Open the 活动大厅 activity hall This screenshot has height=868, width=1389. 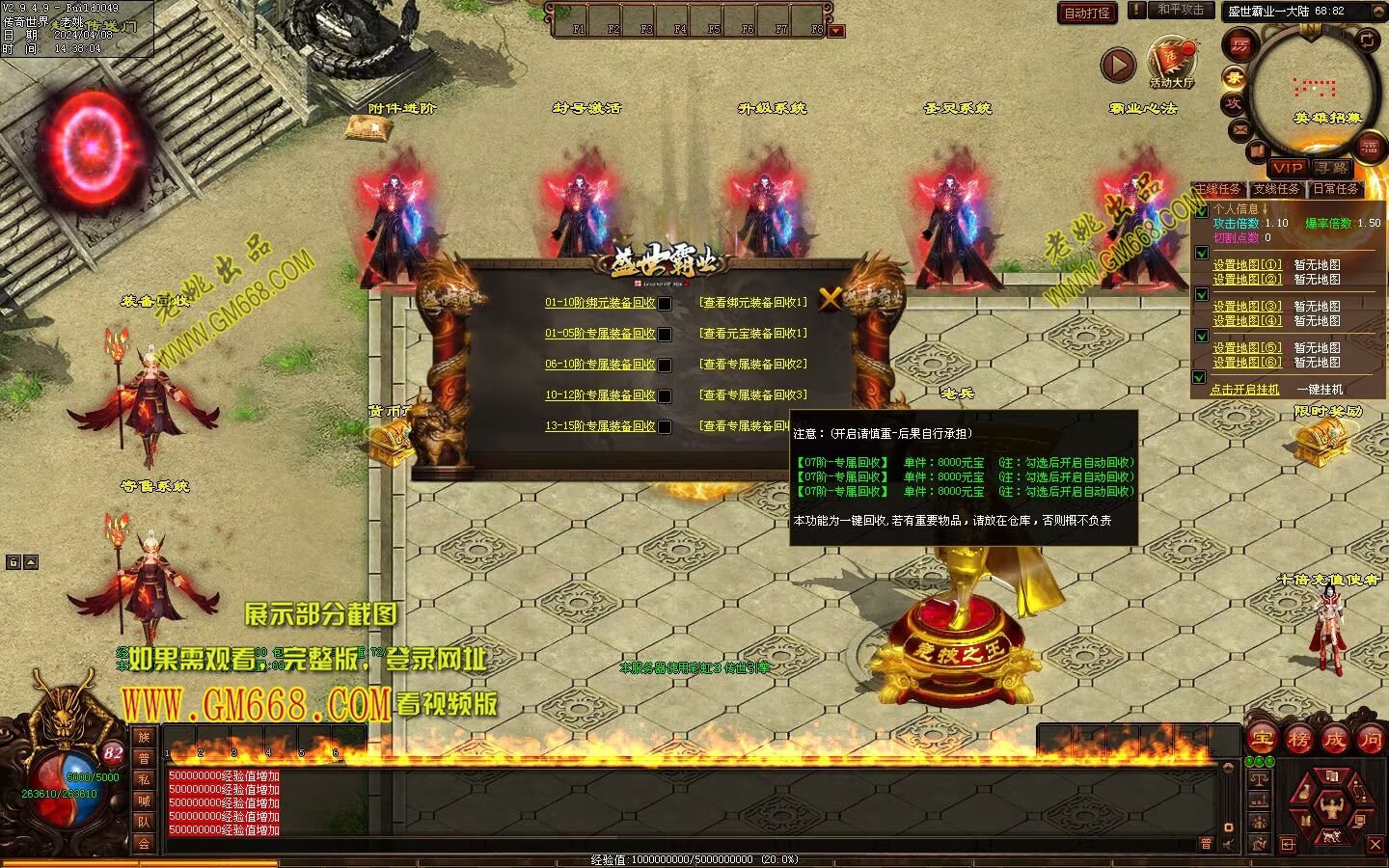coord(1171,63)
